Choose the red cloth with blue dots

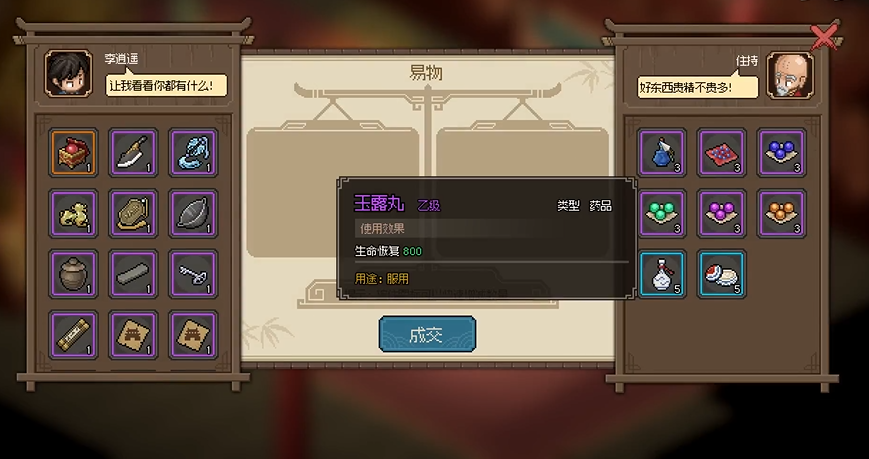click(x=721, y=152)
